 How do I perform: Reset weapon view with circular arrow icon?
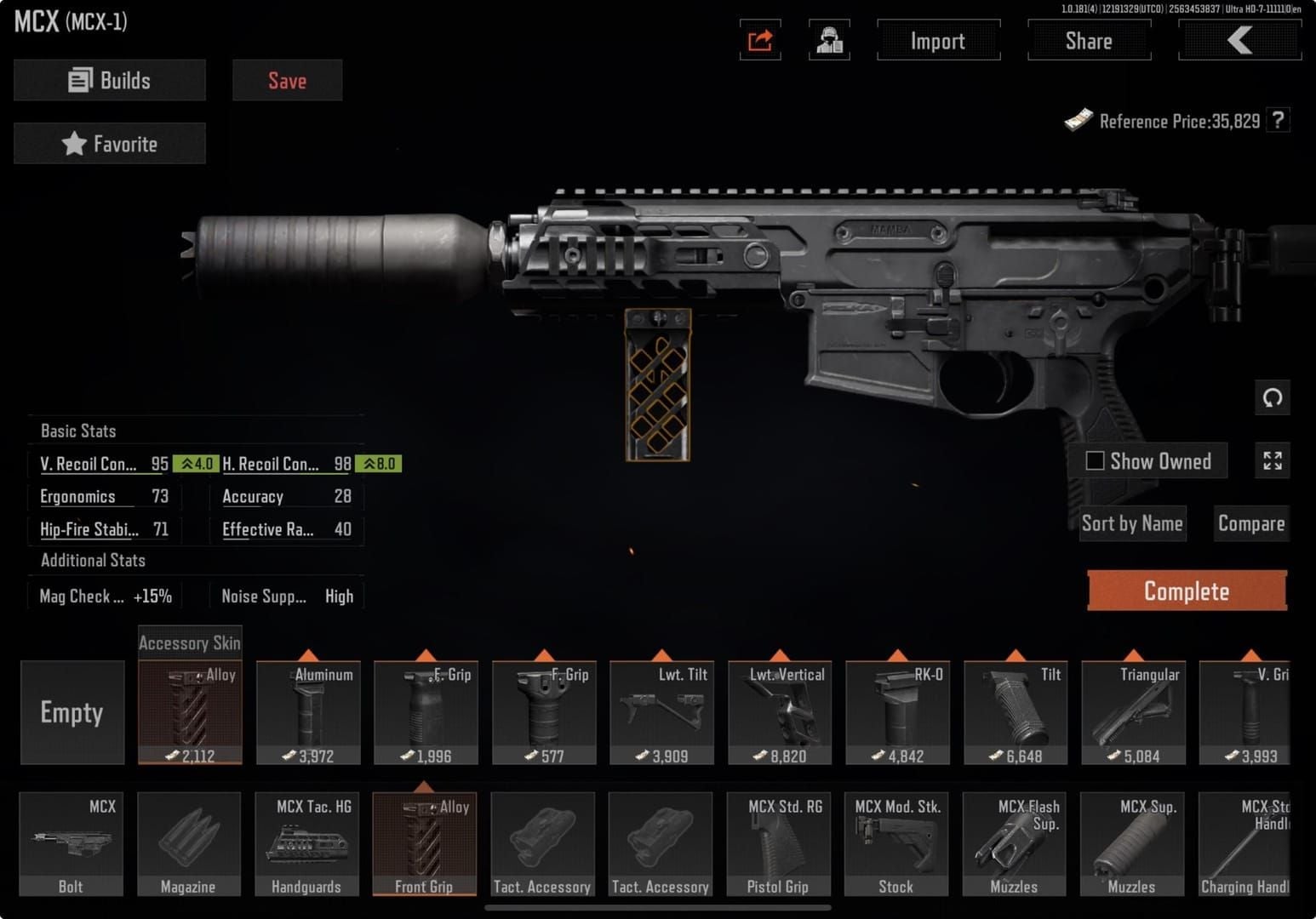coord(1273,397)
